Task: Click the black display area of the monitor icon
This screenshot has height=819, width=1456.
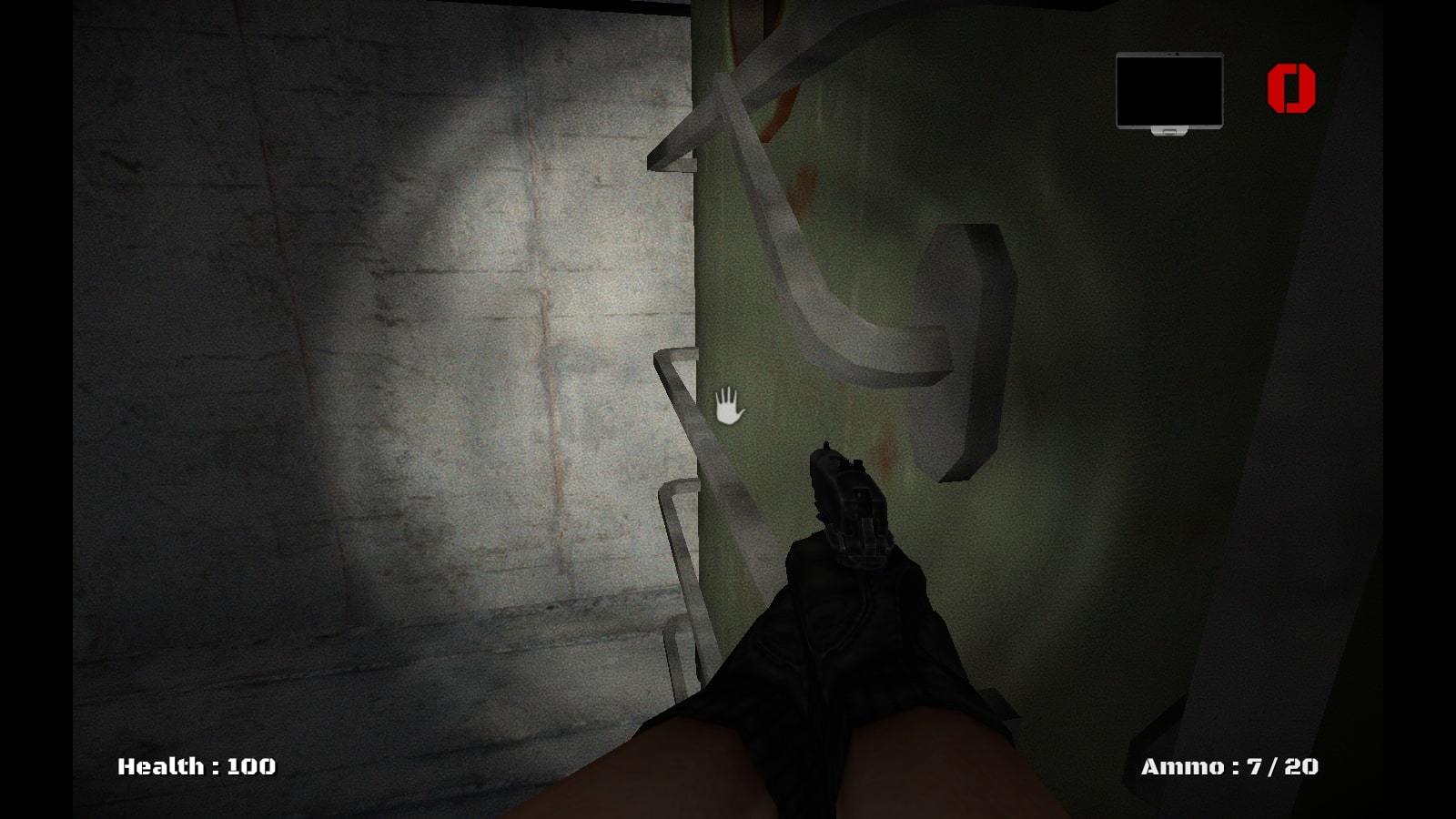Action: (x=1169, y=89)
